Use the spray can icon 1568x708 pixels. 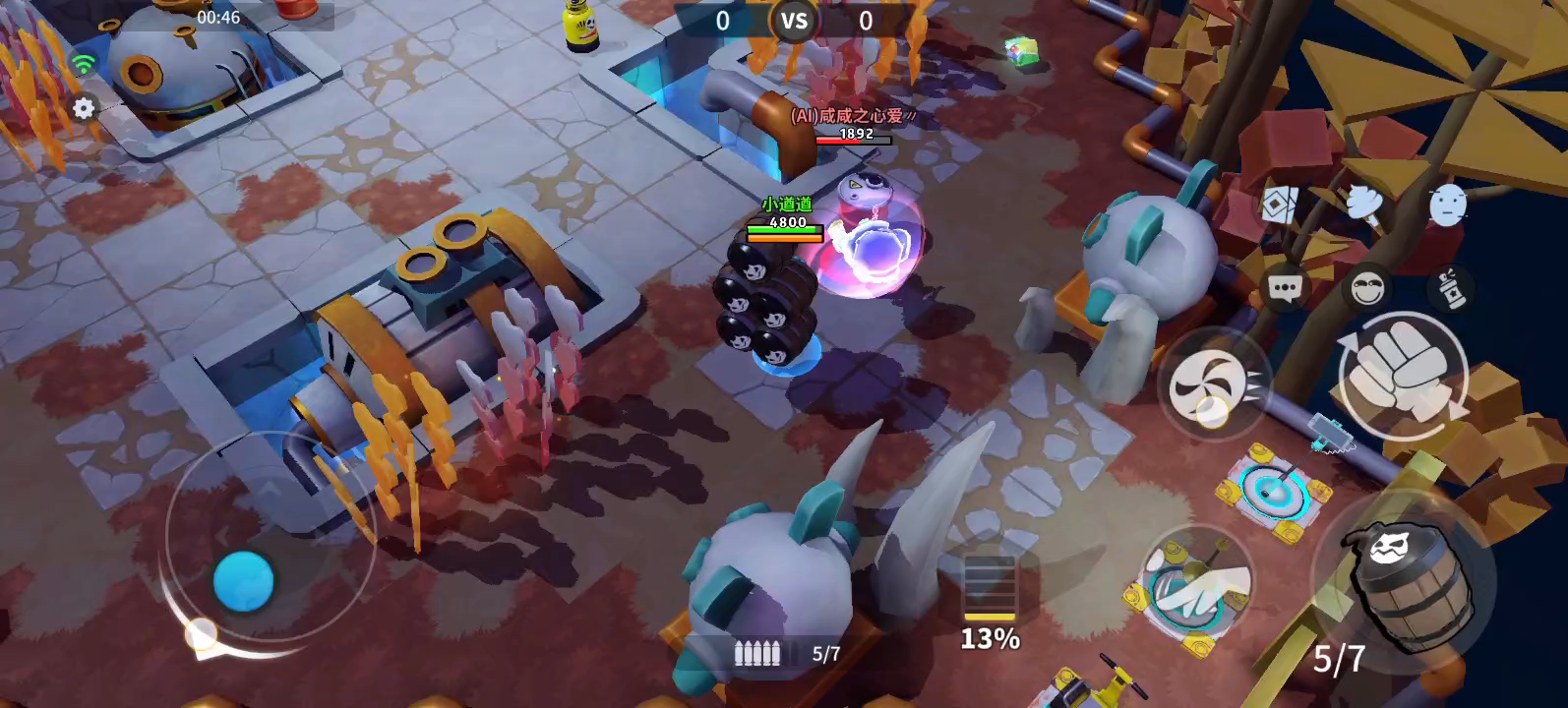pos(1450,288)
